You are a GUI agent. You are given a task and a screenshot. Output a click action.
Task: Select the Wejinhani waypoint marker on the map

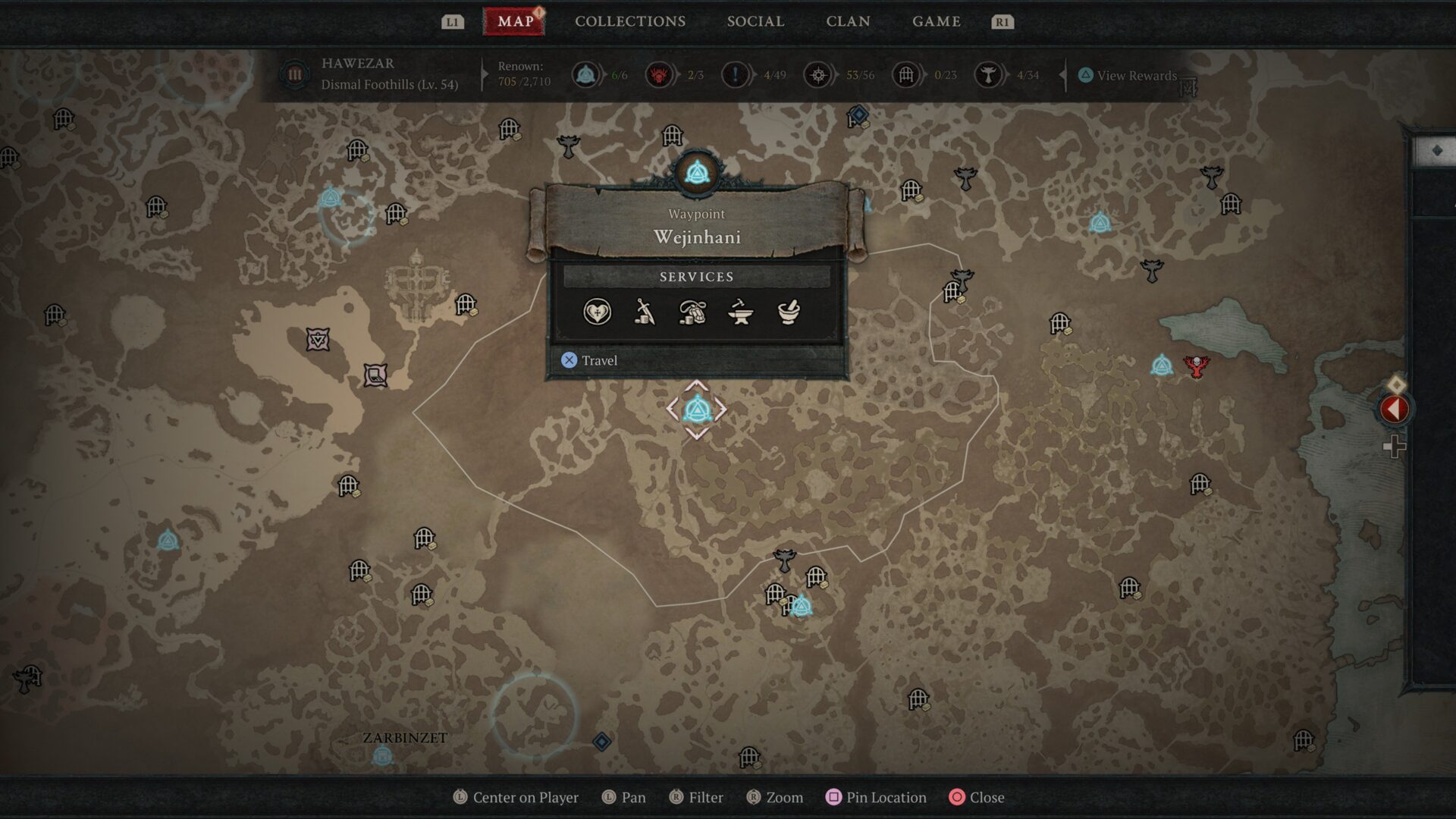699,409
